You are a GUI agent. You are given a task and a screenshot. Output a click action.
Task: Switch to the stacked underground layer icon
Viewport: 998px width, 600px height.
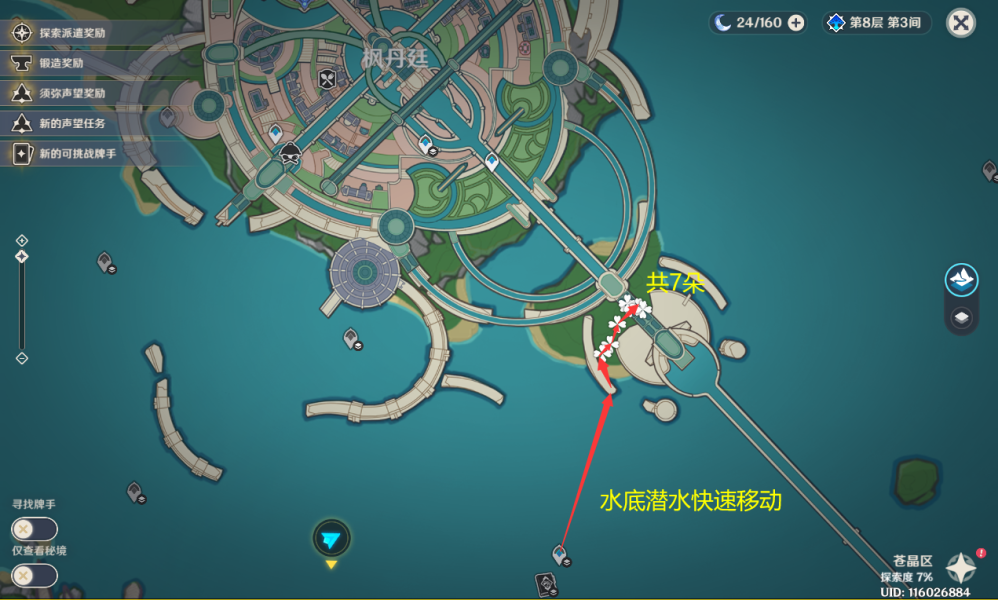(961, 318)
